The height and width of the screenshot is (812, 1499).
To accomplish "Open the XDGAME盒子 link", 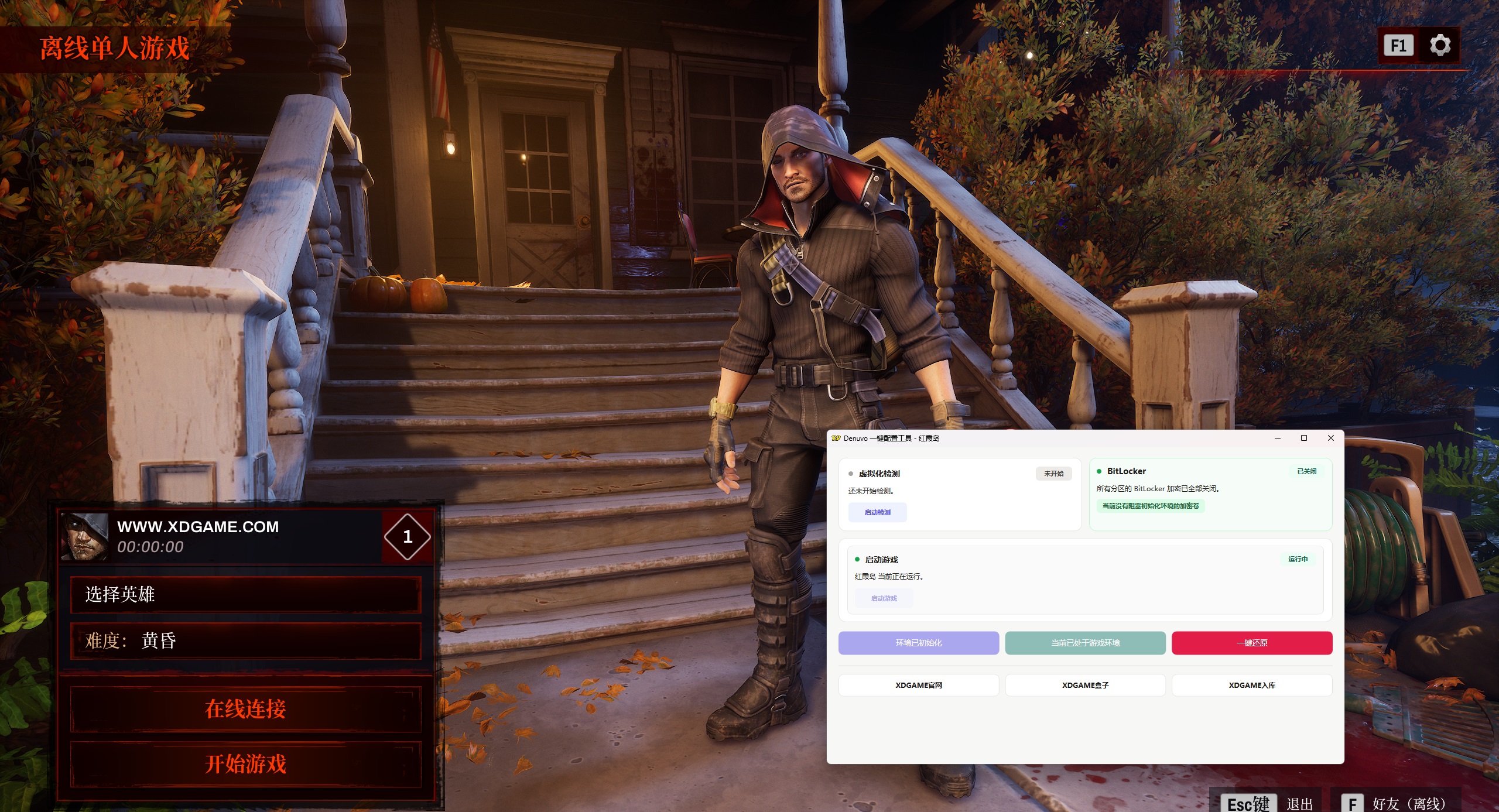I will click(1085, 685).
